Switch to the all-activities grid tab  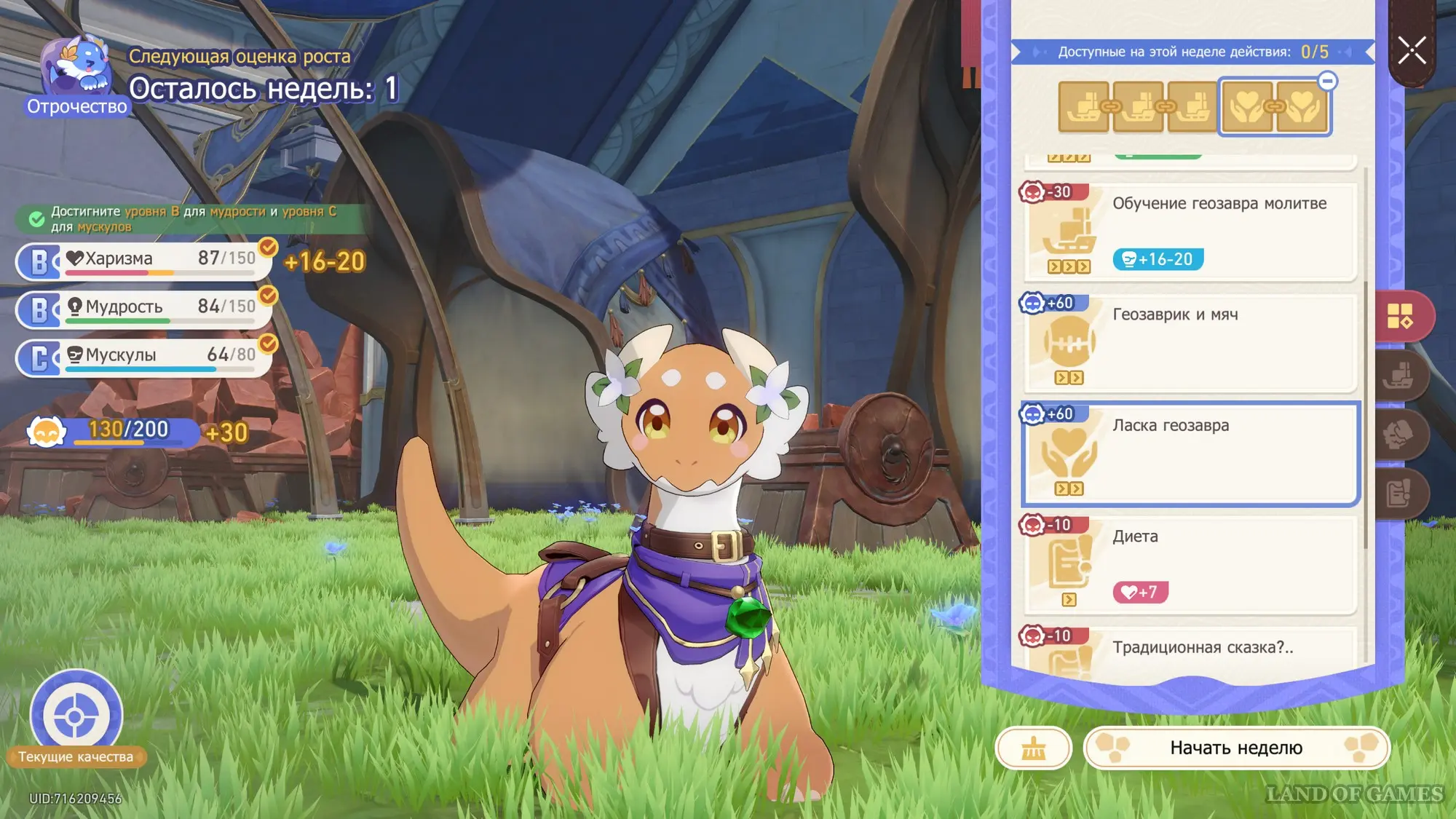coord(1400,316)
